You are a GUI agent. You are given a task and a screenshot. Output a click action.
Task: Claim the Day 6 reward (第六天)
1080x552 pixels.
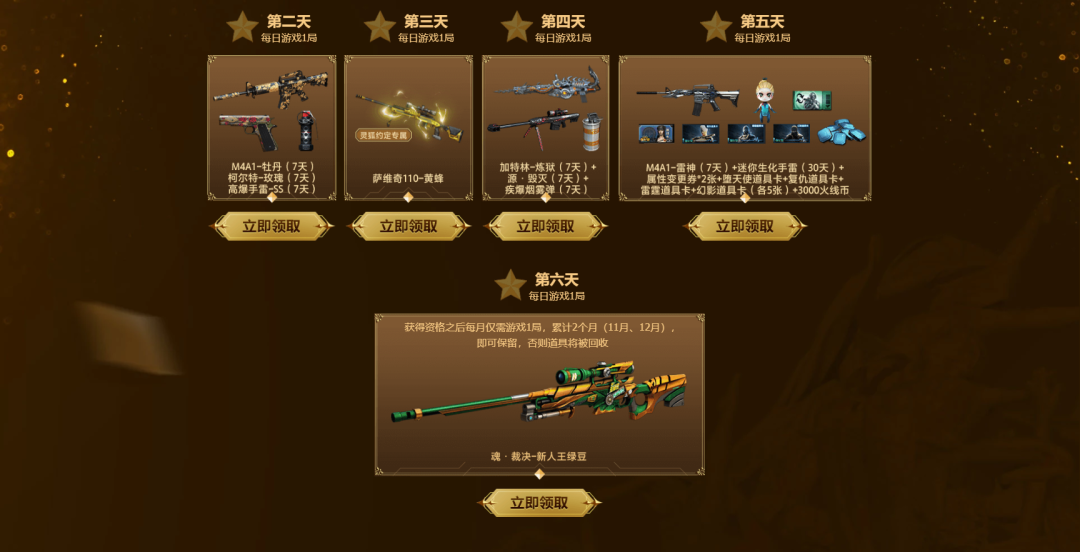539,503
